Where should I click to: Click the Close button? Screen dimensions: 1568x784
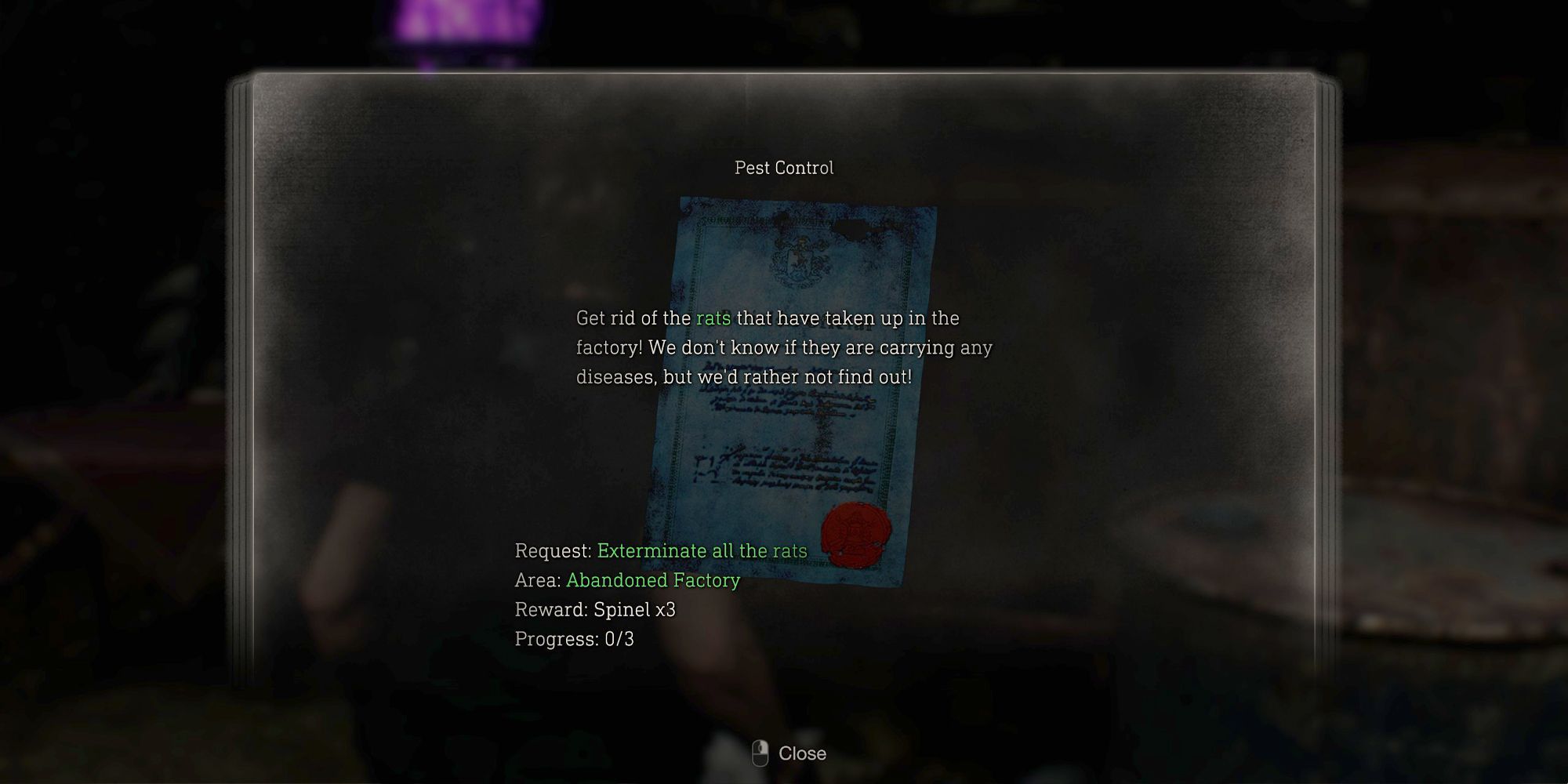coord(801,753)
